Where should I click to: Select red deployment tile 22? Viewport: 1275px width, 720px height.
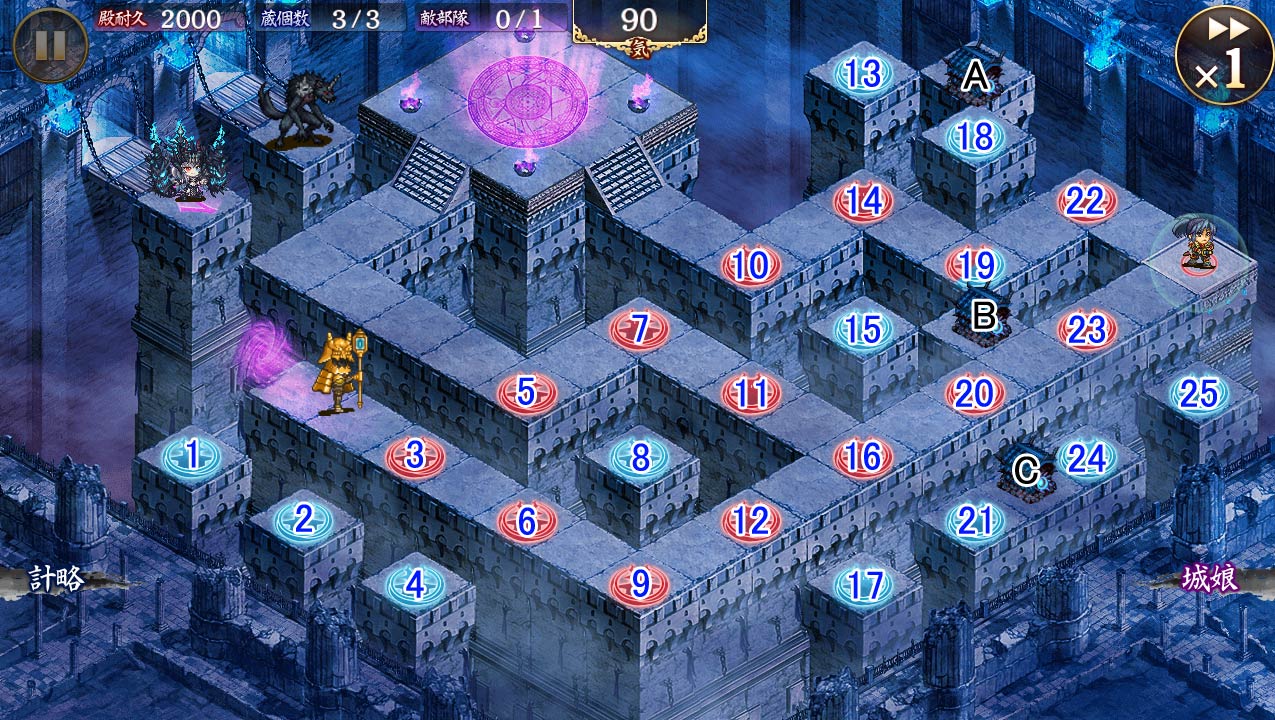pyautogui.click(x=1086, y=202)
